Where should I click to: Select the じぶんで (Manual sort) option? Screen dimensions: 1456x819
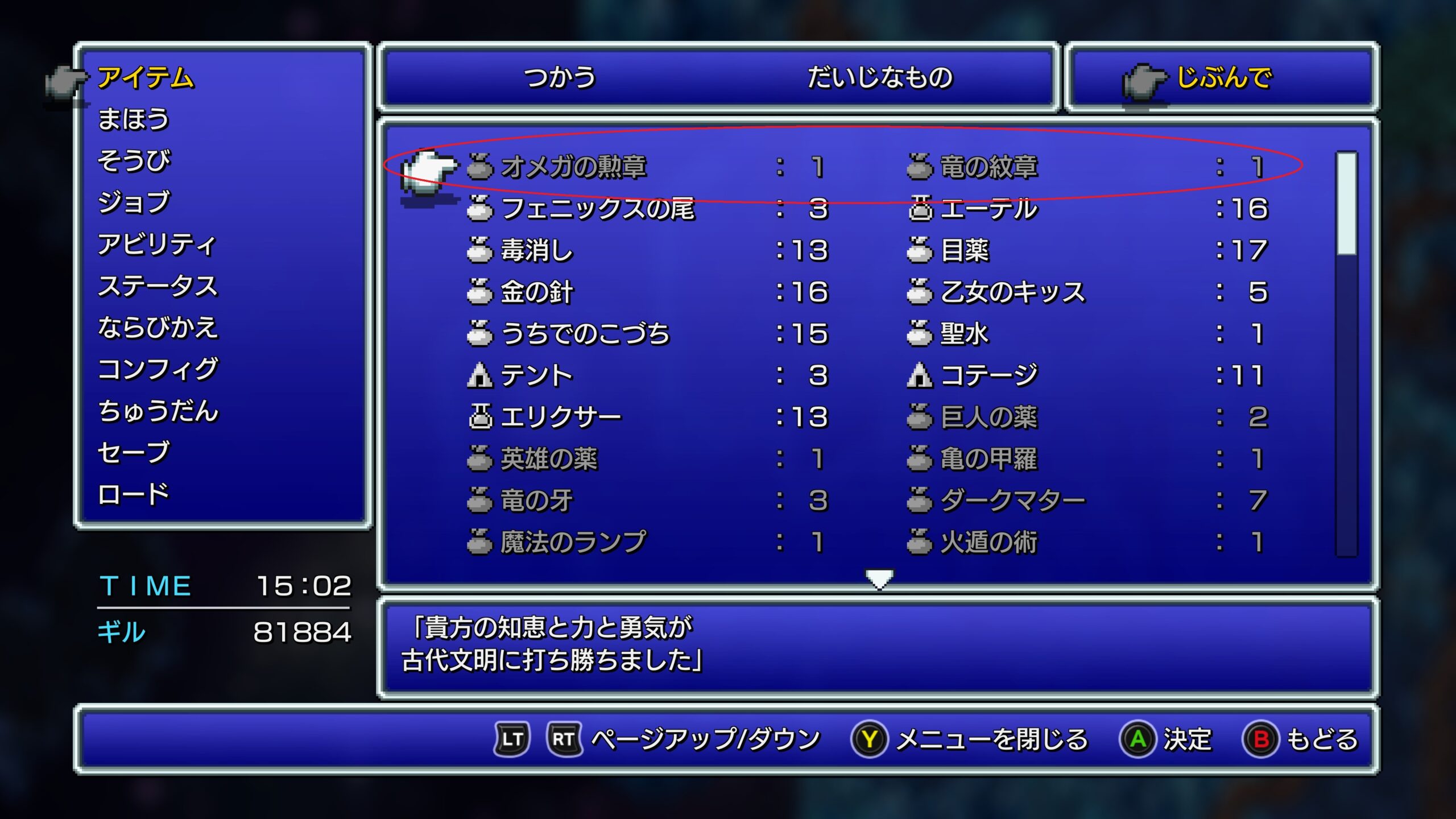point(1223,77)
